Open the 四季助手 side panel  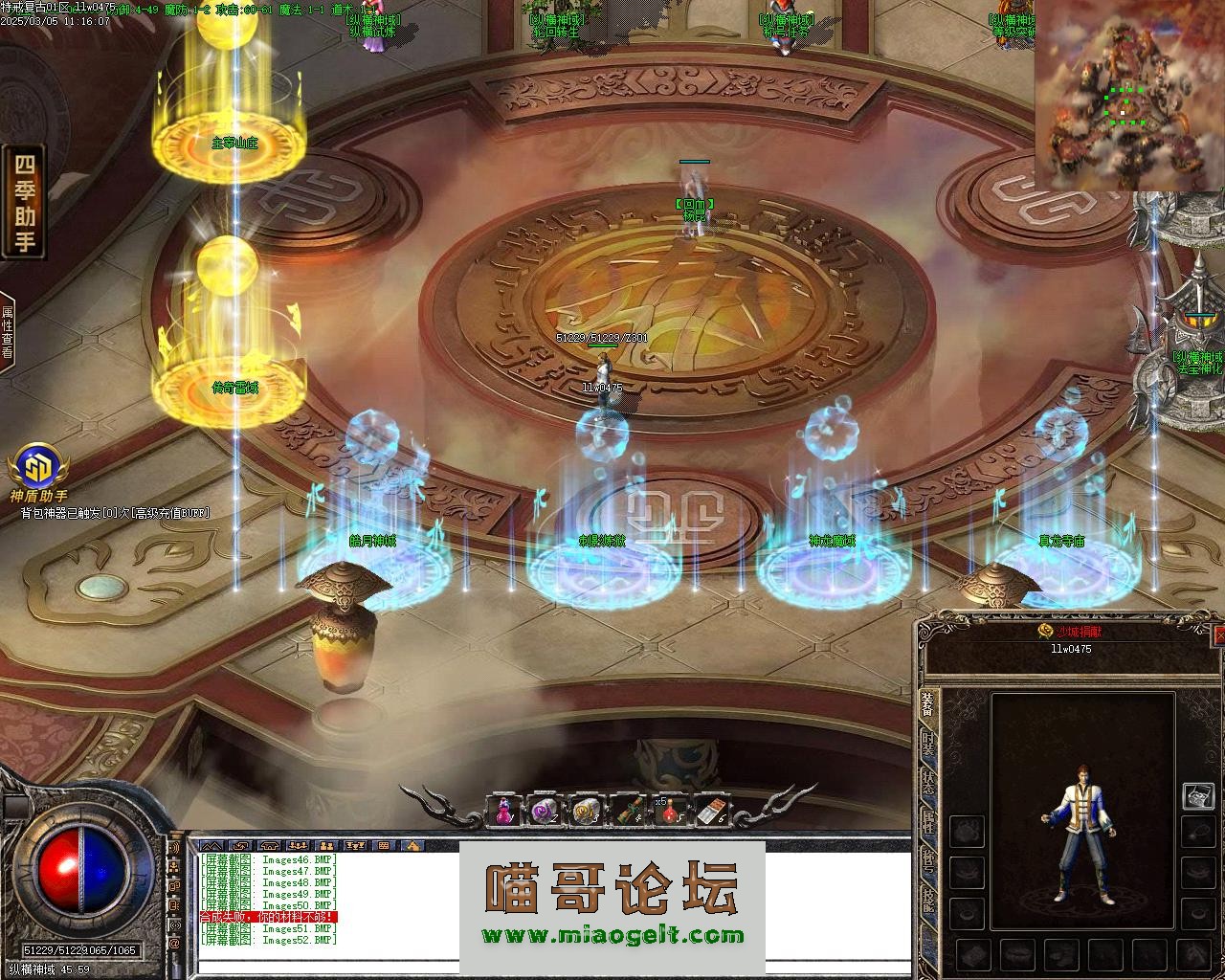pos(26,202)
